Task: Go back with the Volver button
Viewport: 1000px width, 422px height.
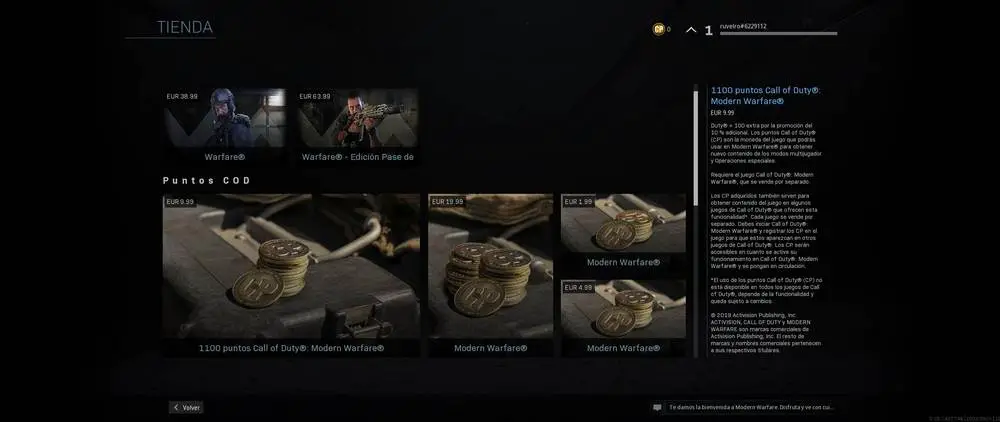Action: point(186,408)
